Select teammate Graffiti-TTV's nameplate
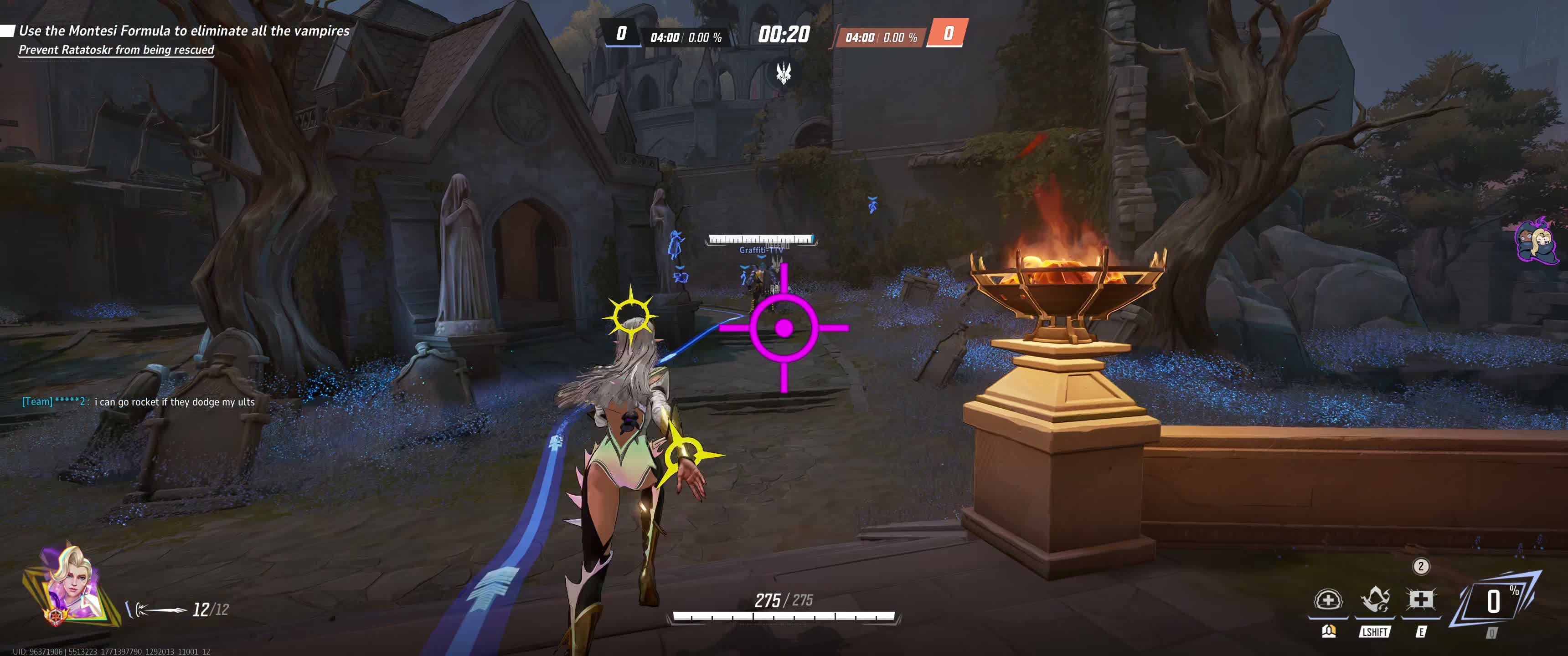 (761, 250)
